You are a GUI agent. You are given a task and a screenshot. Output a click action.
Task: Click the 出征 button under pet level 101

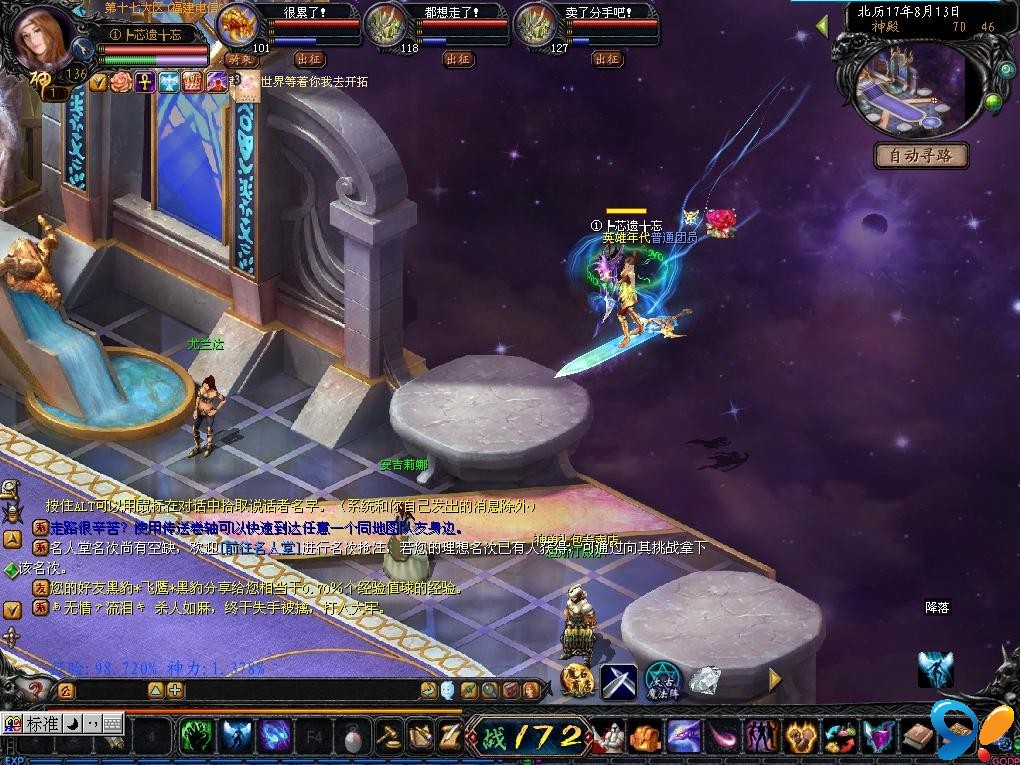tap(309, 59)
